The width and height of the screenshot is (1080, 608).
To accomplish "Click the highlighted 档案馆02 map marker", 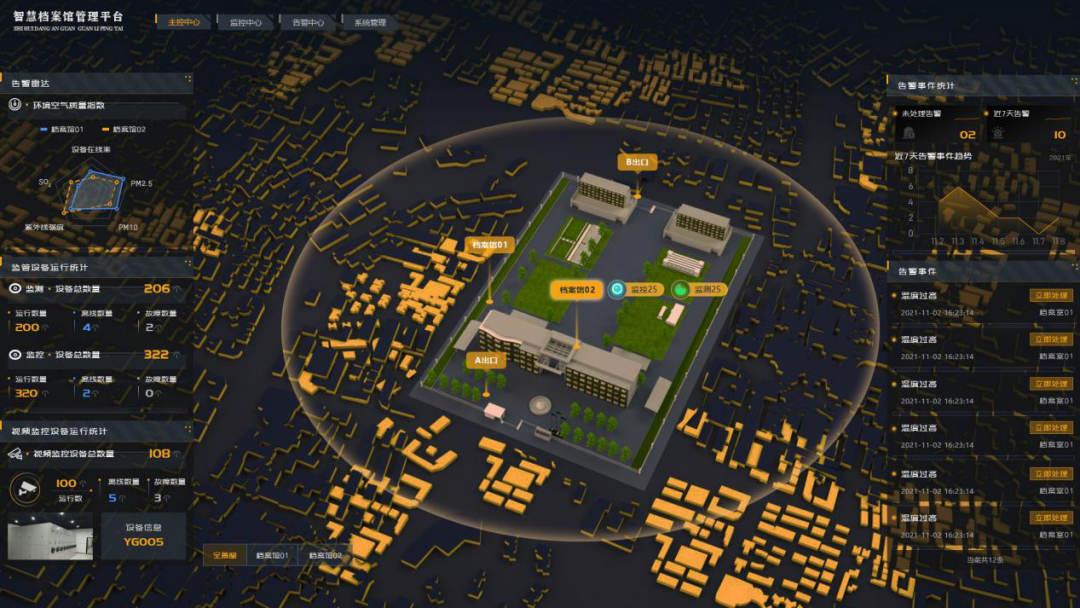I will click(x=577, y=290).
